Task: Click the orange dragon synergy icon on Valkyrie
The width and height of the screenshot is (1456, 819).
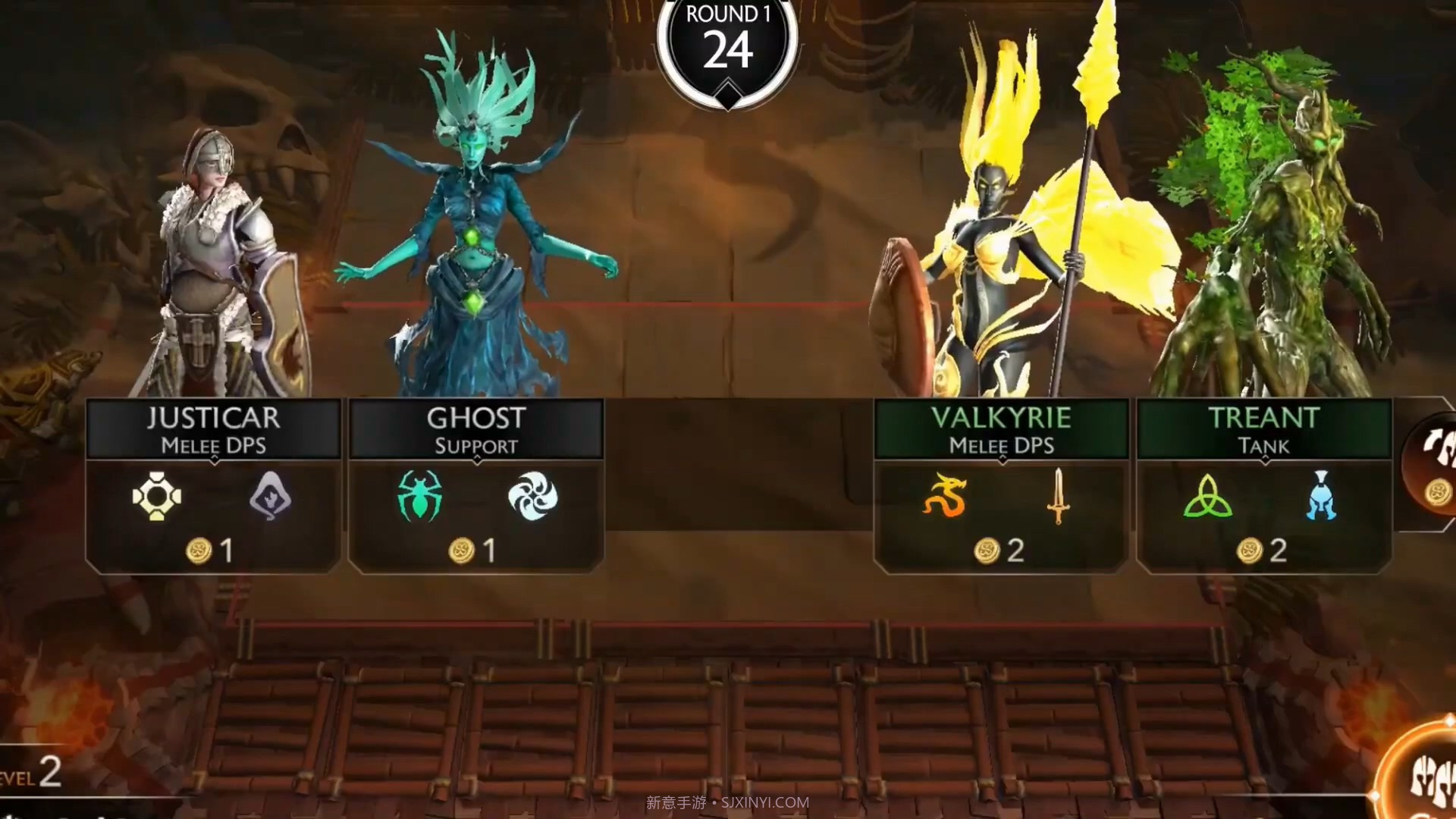Action: [945, 496]
